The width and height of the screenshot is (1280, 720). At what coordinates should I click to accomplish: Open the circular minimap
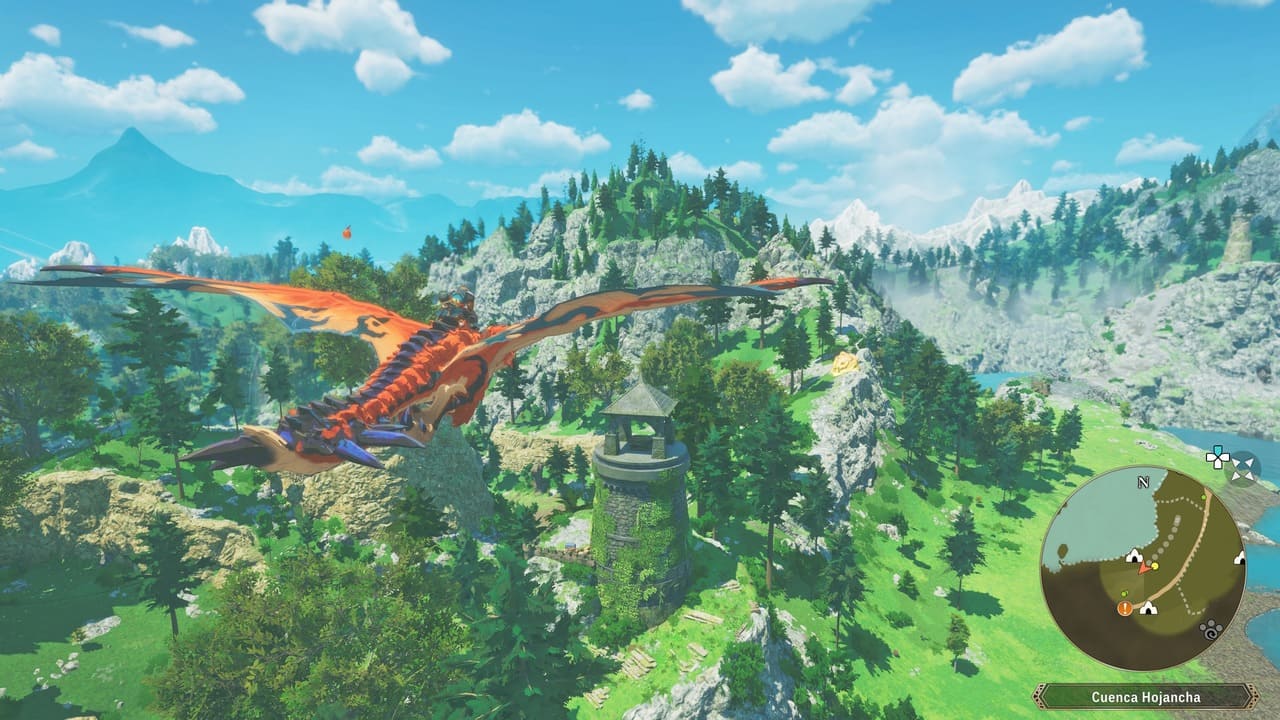point(1142,567)
